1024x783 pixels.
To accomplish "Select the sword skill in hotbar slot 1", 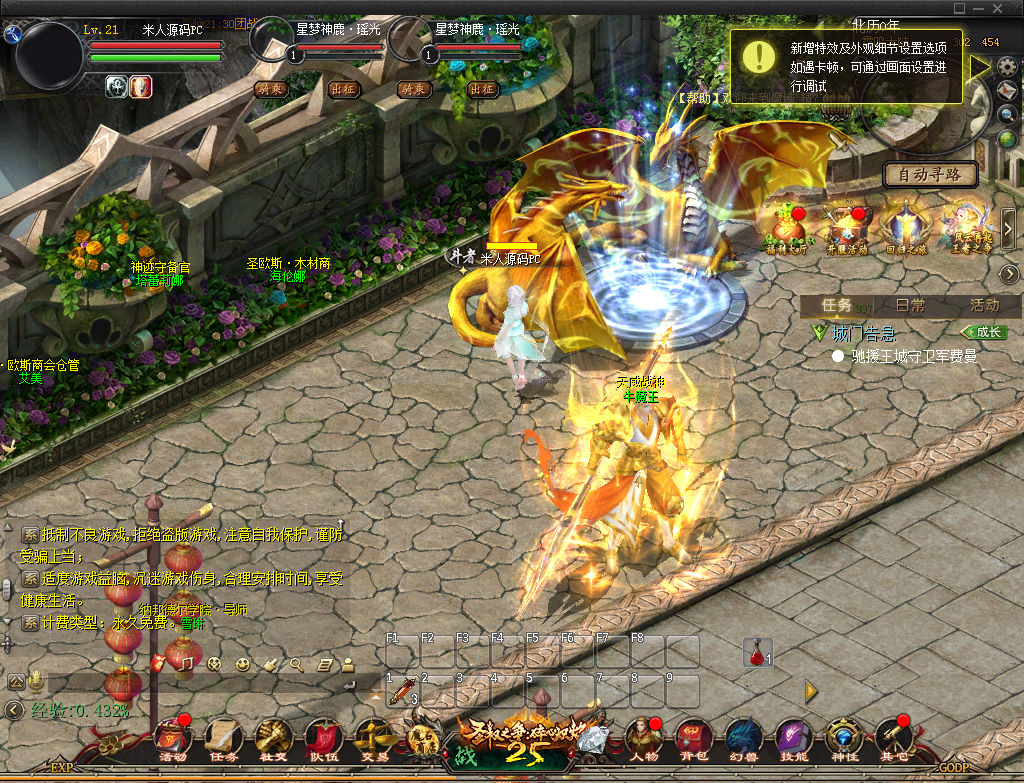I will [x=403, y=690].
